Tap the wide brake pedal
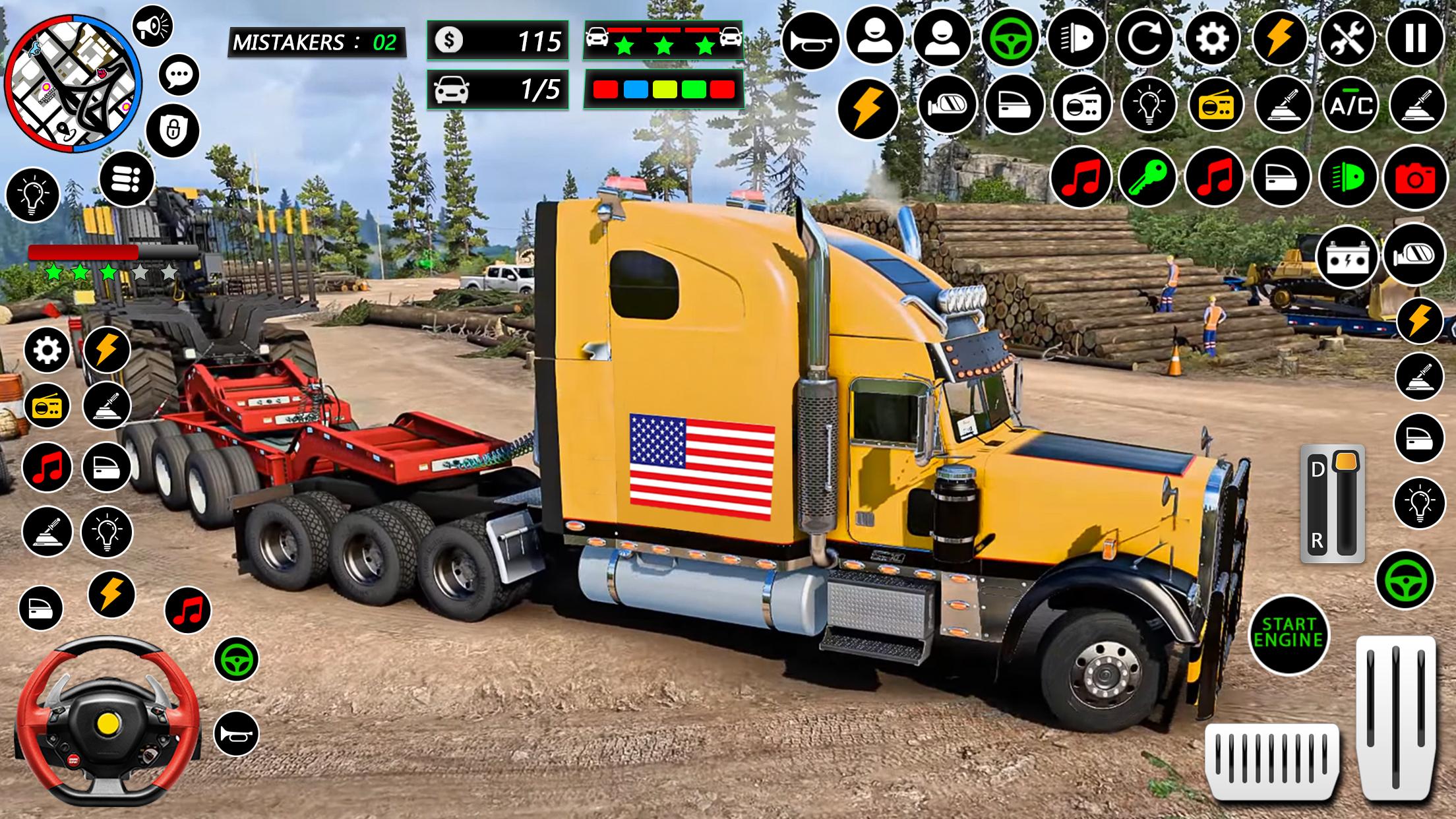Image resolution: width=1456 pixels, height=819 pixels. click(x=1272, y=762)
